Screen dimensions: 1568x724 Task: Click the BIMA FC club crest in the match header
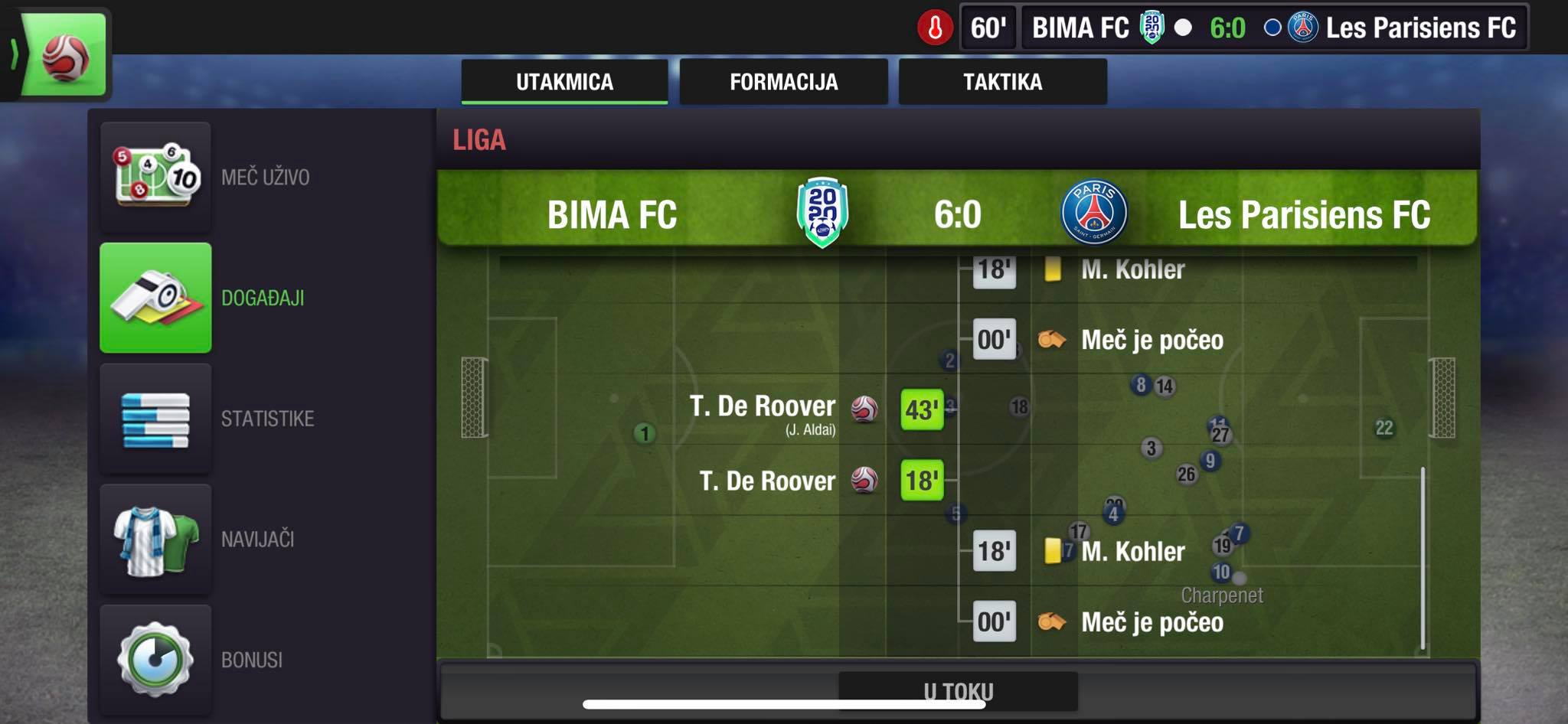click(822, 213)
